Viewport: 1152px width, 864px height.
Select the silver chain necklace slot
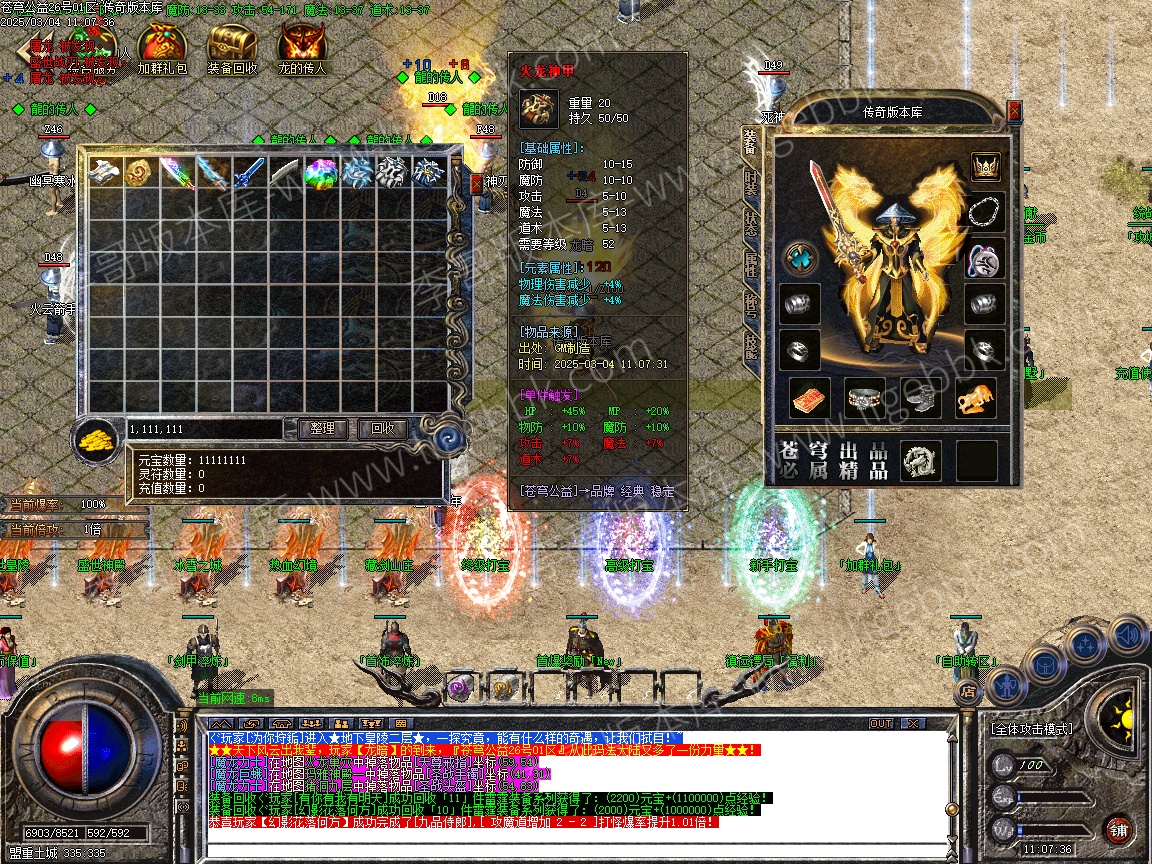click(x=986, y=212)
